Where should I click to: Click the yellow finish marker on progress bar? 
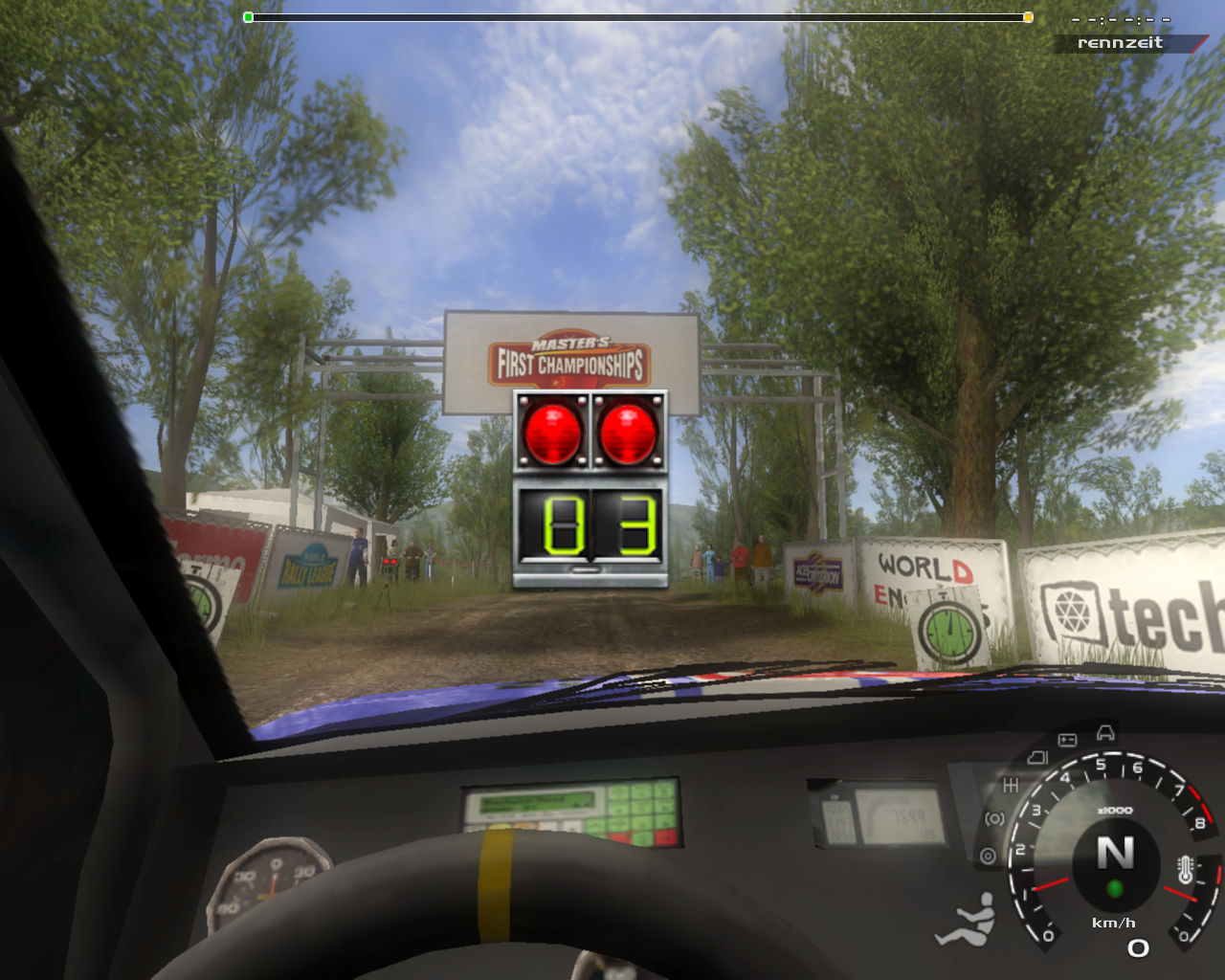pyautogui.click(x=1028, y=17)
